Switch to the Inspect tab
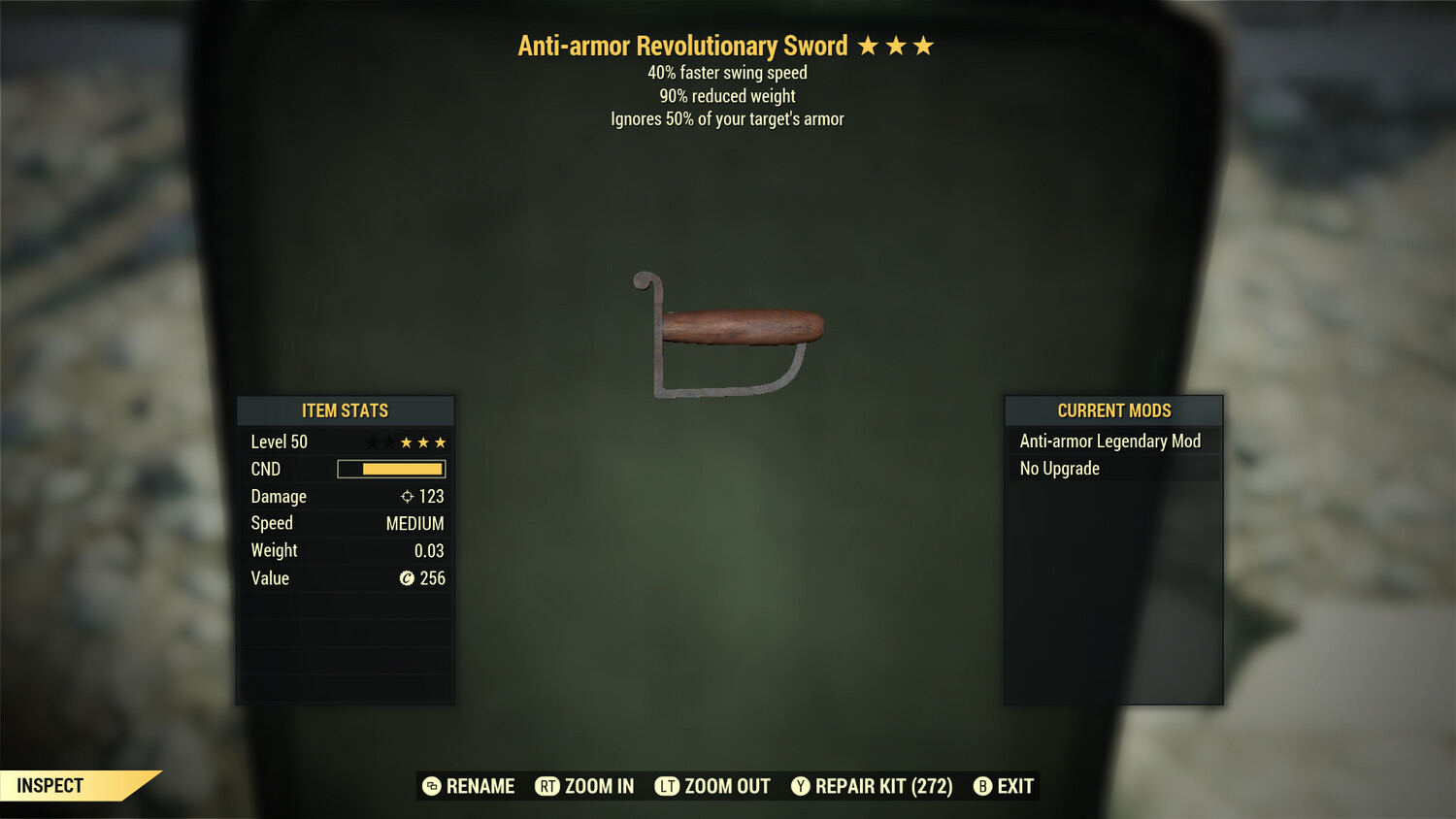The image size is (1456, 819). coord(50,785)
